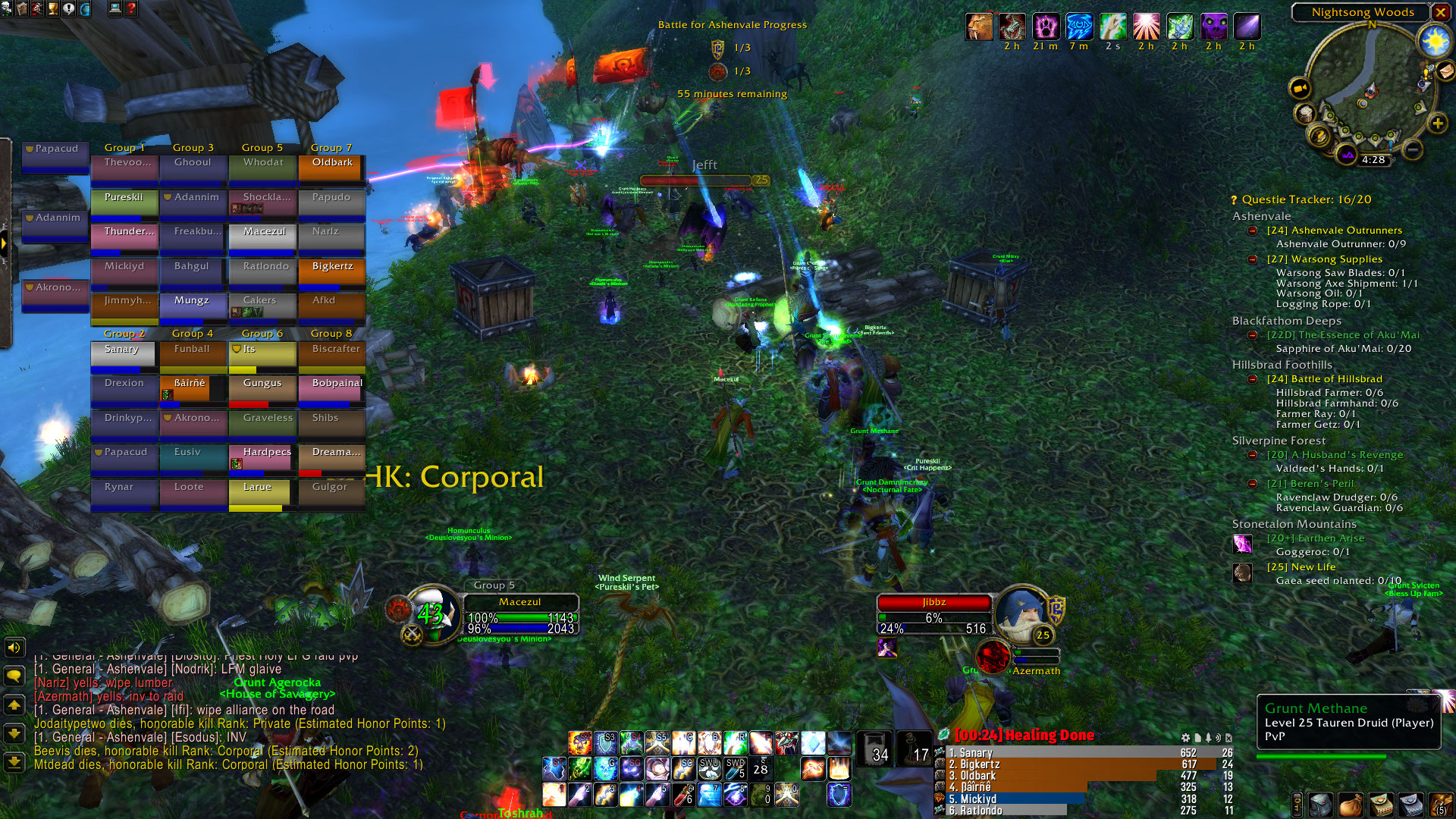
Task: Select Larue's yellow raid frame
Action: pyautogui.click(x=262, y=493)
